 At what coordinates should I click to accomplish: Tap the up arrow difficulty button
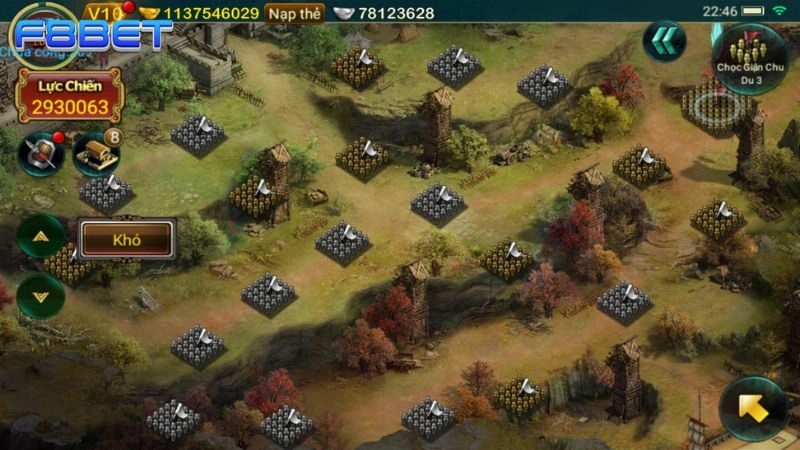[x=41, y=237]
